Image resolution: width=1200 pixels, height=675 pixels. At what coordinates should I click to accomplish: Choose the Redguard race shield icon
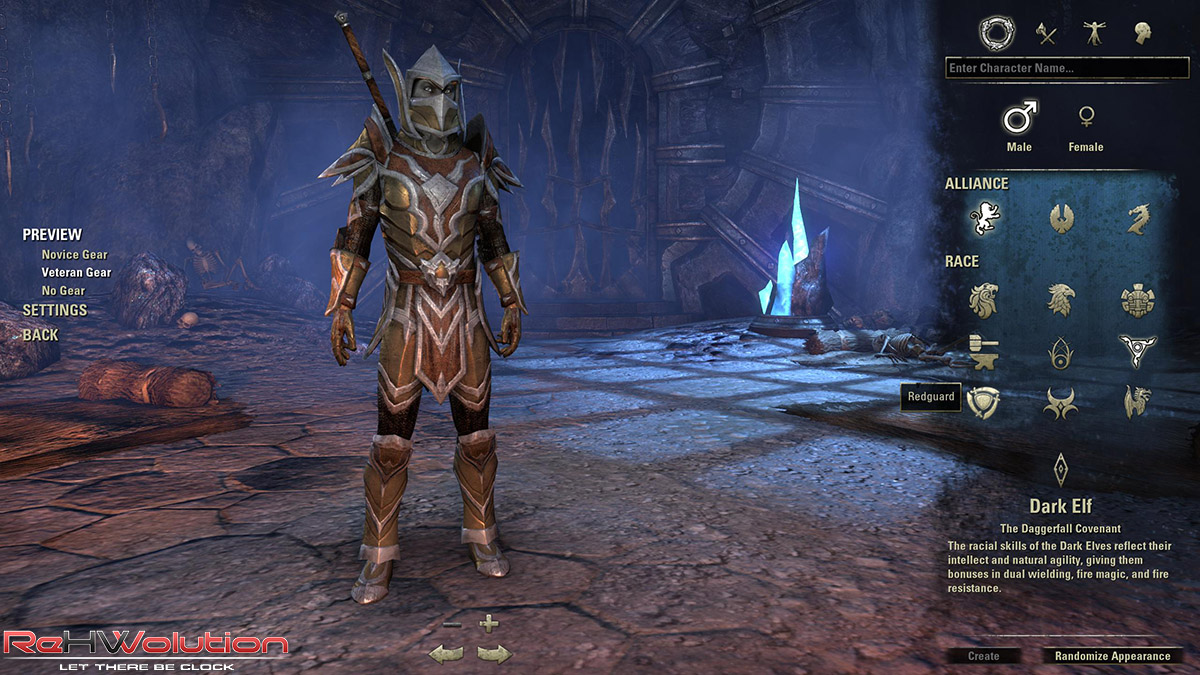[984, 402]
